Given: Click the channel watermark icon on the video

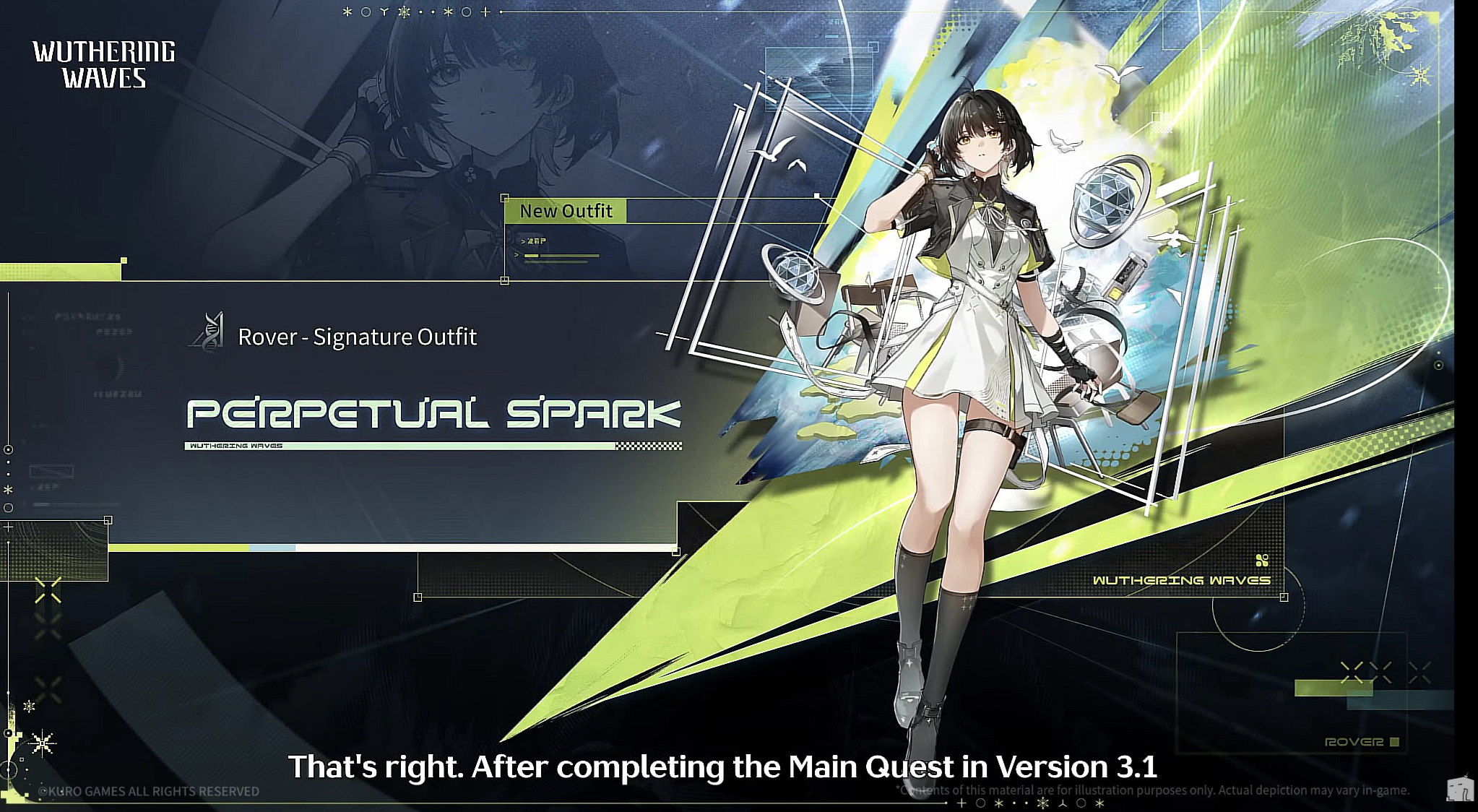Looking at the screenshot, I should (x=1459, y=789).
